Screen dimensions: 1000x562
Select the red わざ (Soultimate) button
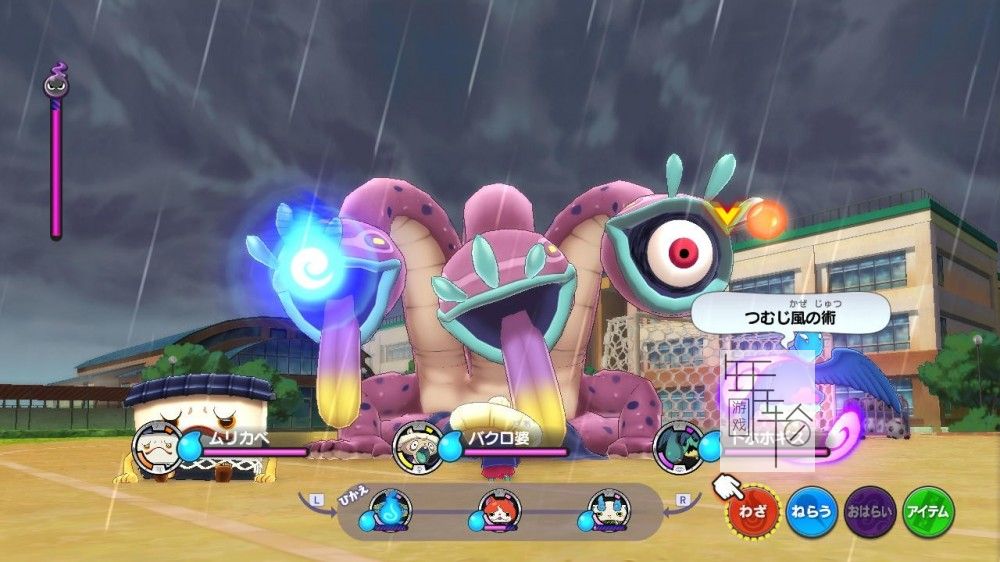[x=751, y=511]
